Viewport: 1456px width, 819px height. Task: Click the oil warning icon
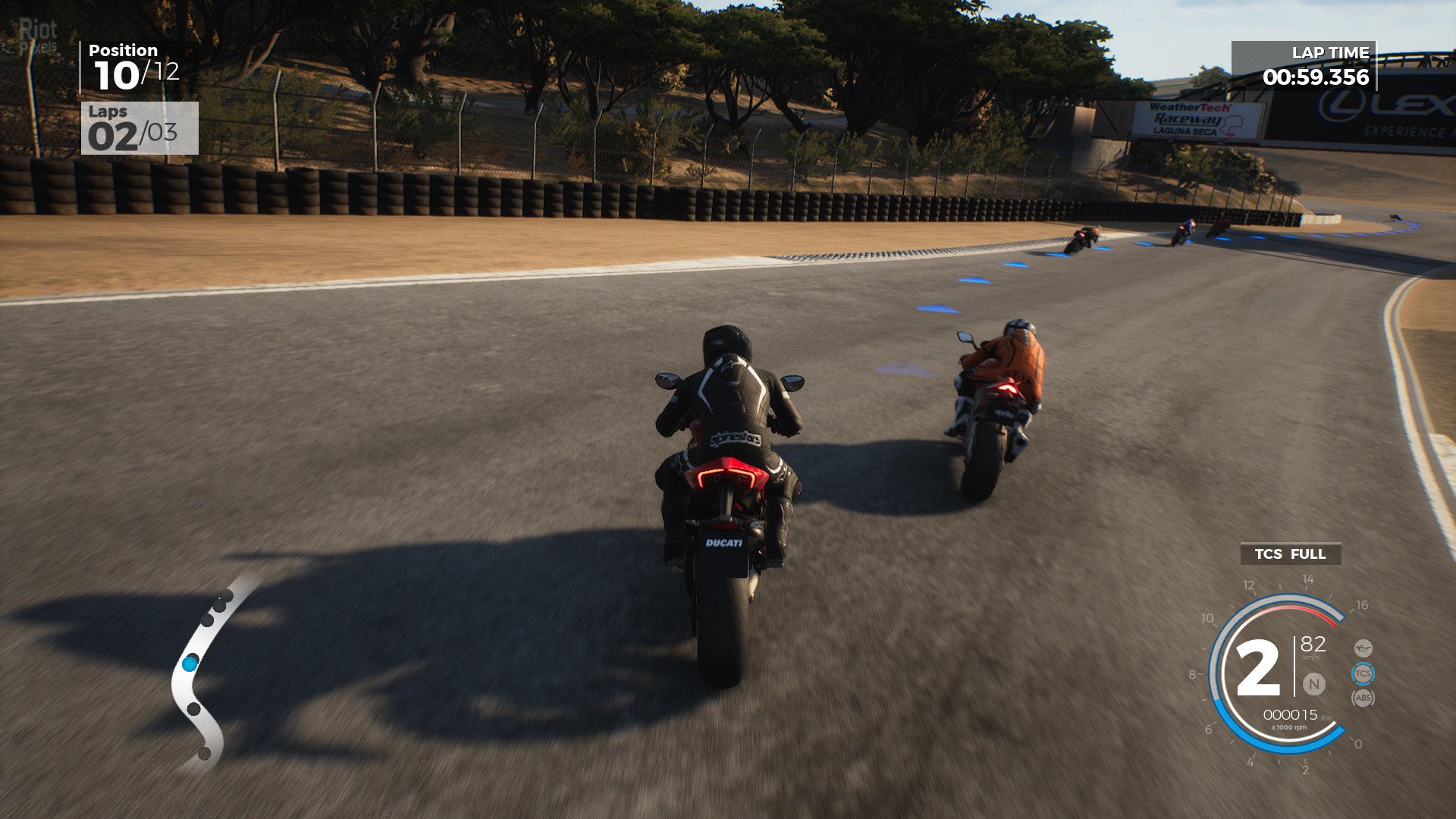1363,648
